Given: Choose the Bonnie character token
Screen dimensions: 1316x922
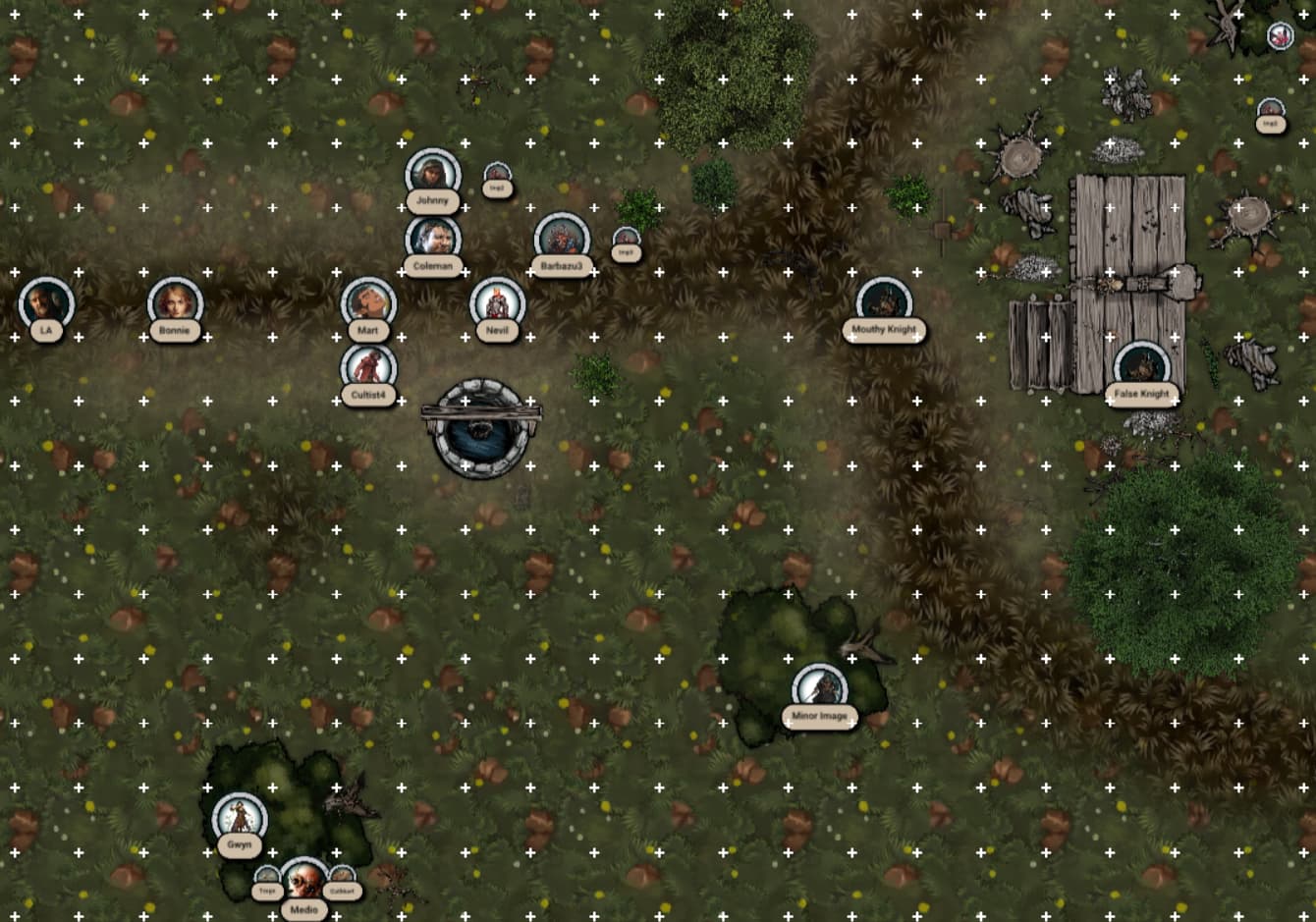Looking at the screenshot, I should point(175,303).
